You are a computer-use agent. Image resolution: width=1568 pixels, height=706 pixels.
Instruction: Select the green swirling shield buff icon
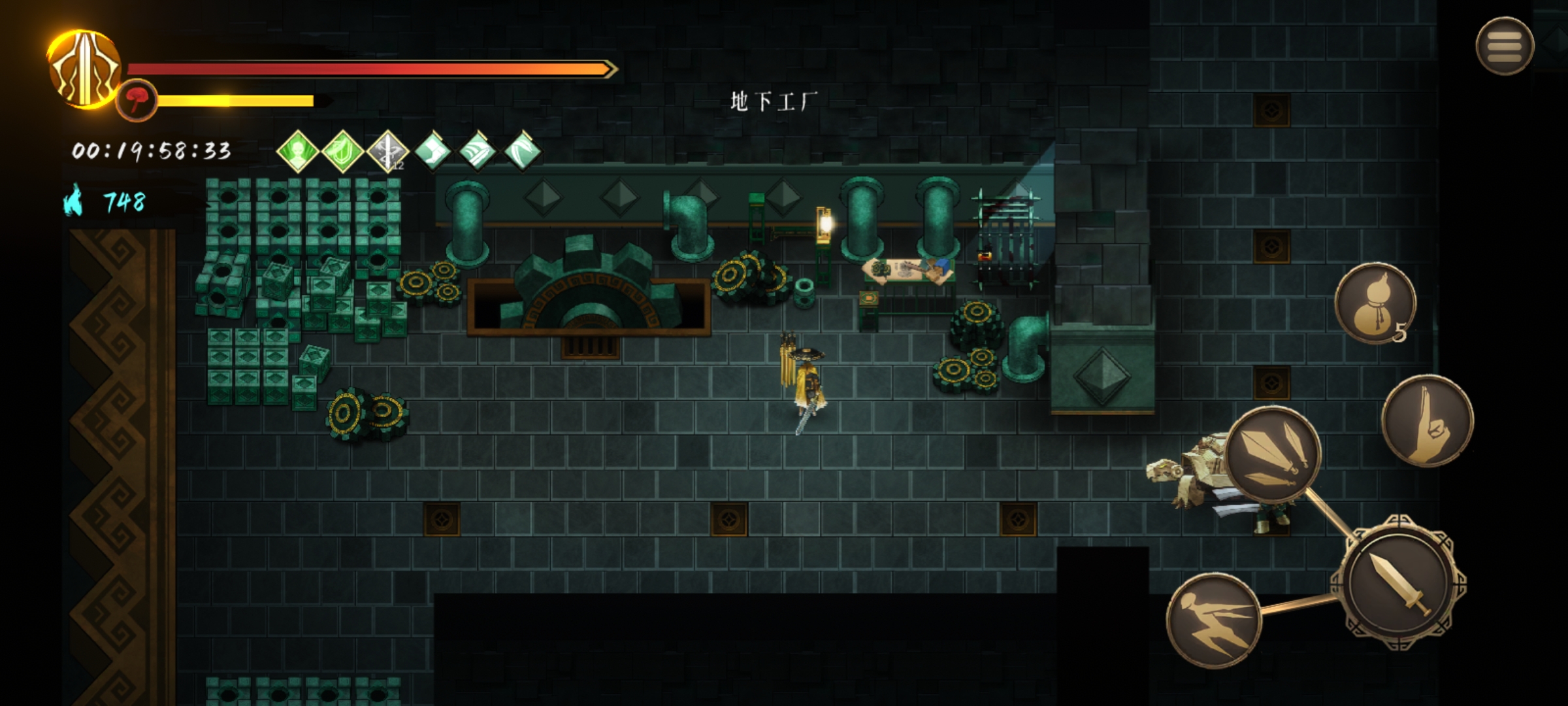tap(343, 152)
